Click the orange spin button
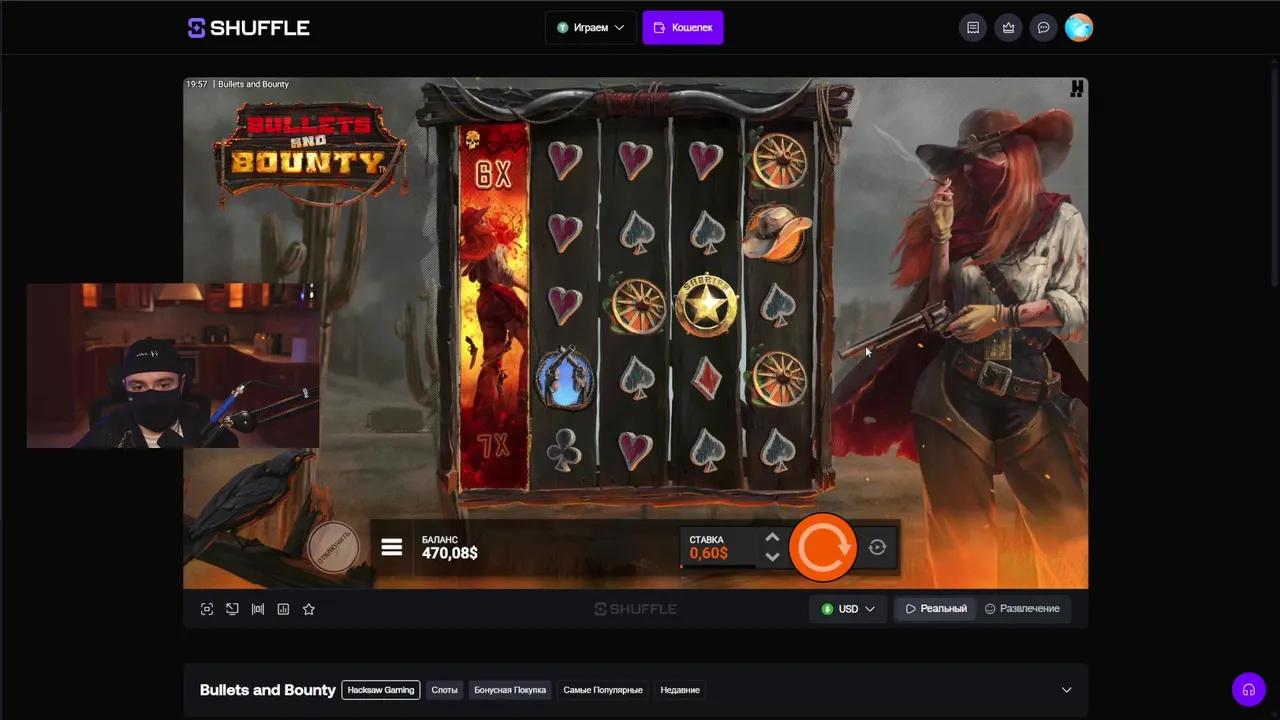 [823, 546]
